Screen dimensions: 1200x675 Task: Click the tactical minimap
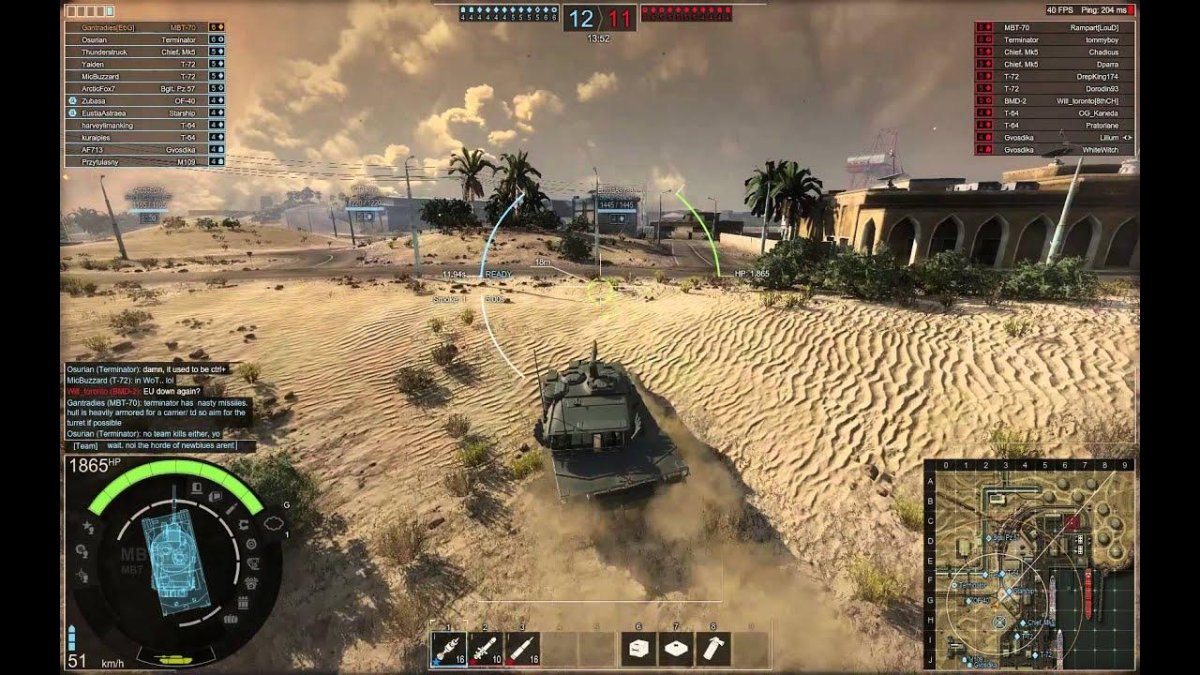[x=1030, y=565]
